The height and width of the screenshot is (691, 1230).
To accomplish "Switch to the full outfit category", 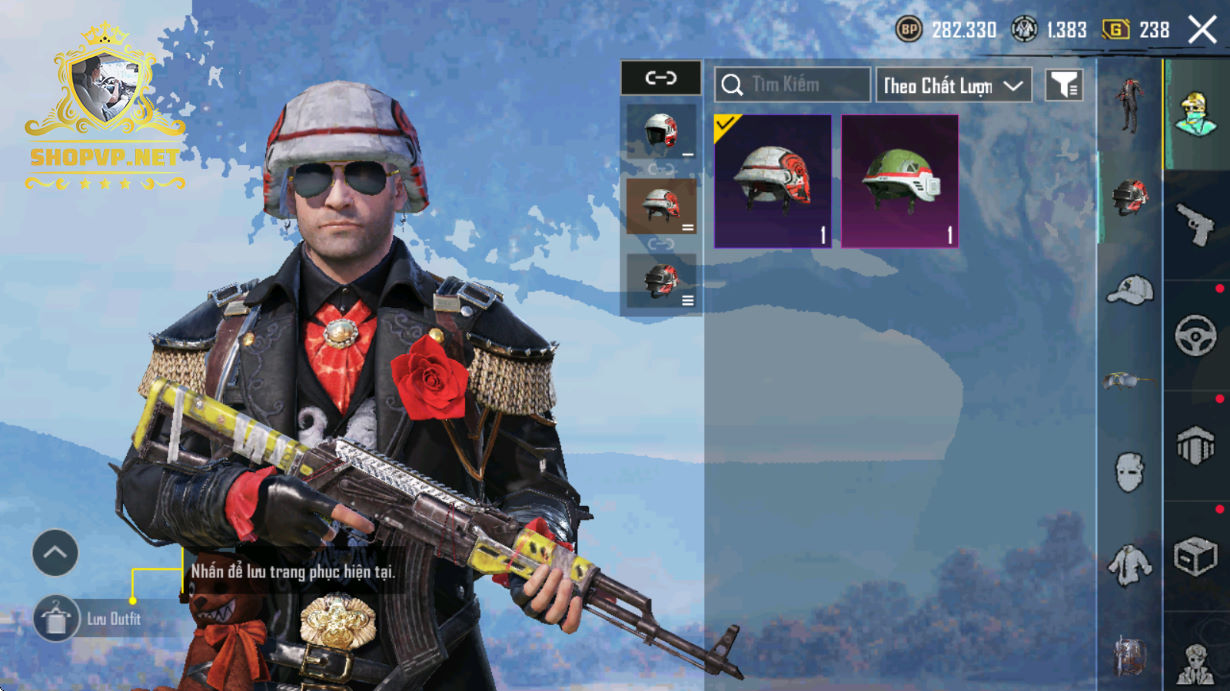I will click(x=1130, y=106).
